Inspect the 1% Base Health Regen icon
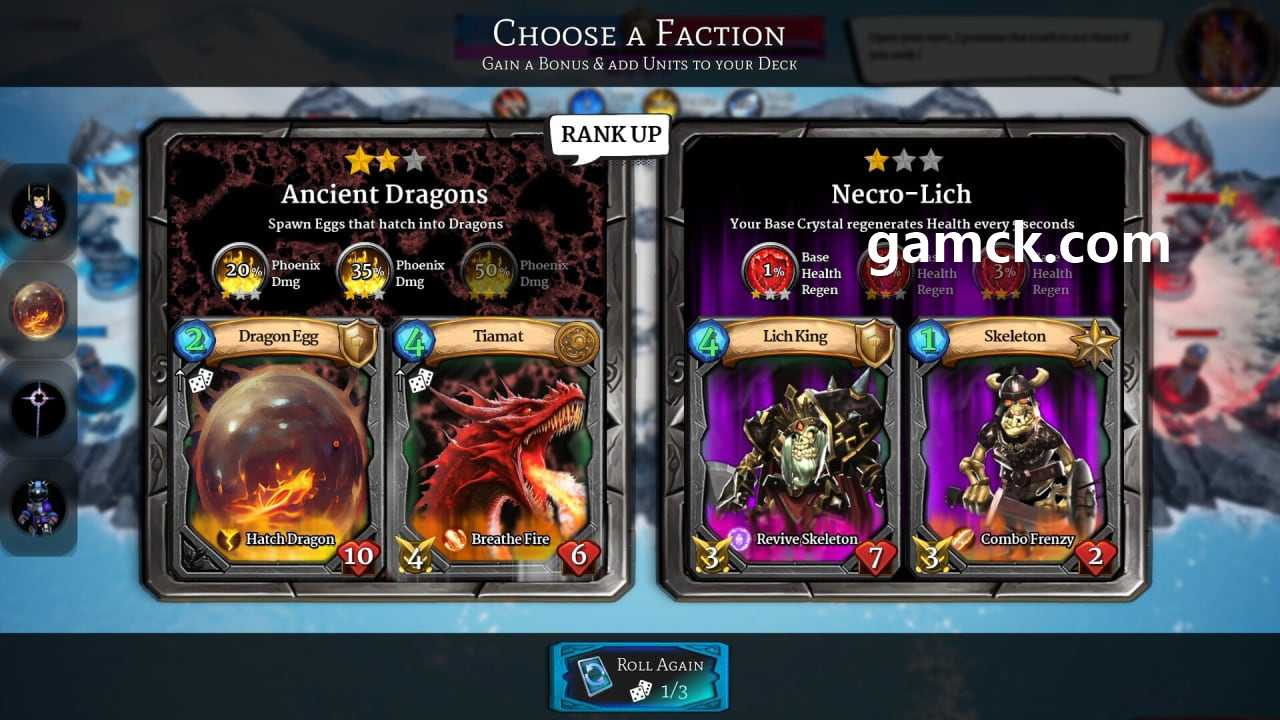The height and width of the screenshot is (720, 1280). 768,271
